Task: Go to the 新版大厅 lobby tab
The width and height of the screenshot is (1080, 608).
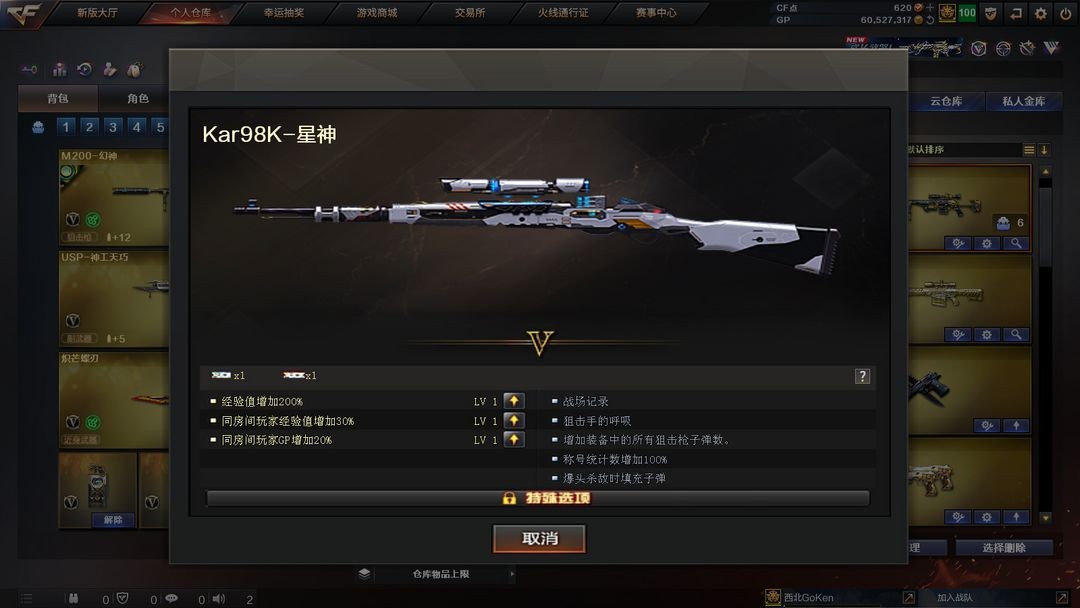Action: point(97,13)
